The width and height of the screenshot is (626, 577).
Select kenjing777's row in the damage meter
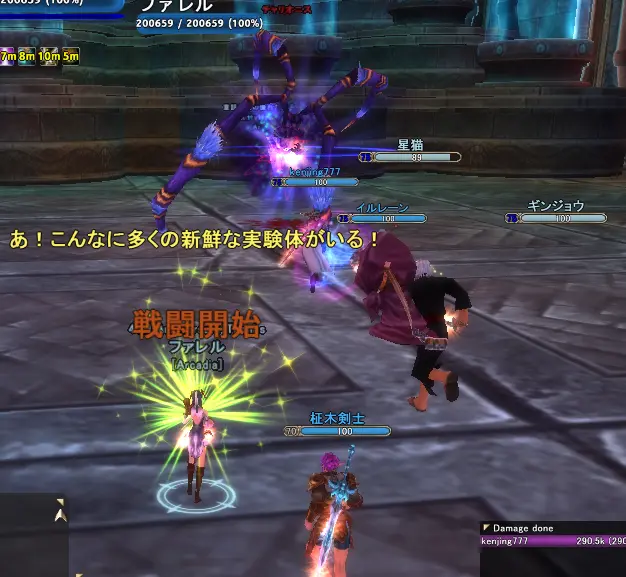(x=552, y=541)
